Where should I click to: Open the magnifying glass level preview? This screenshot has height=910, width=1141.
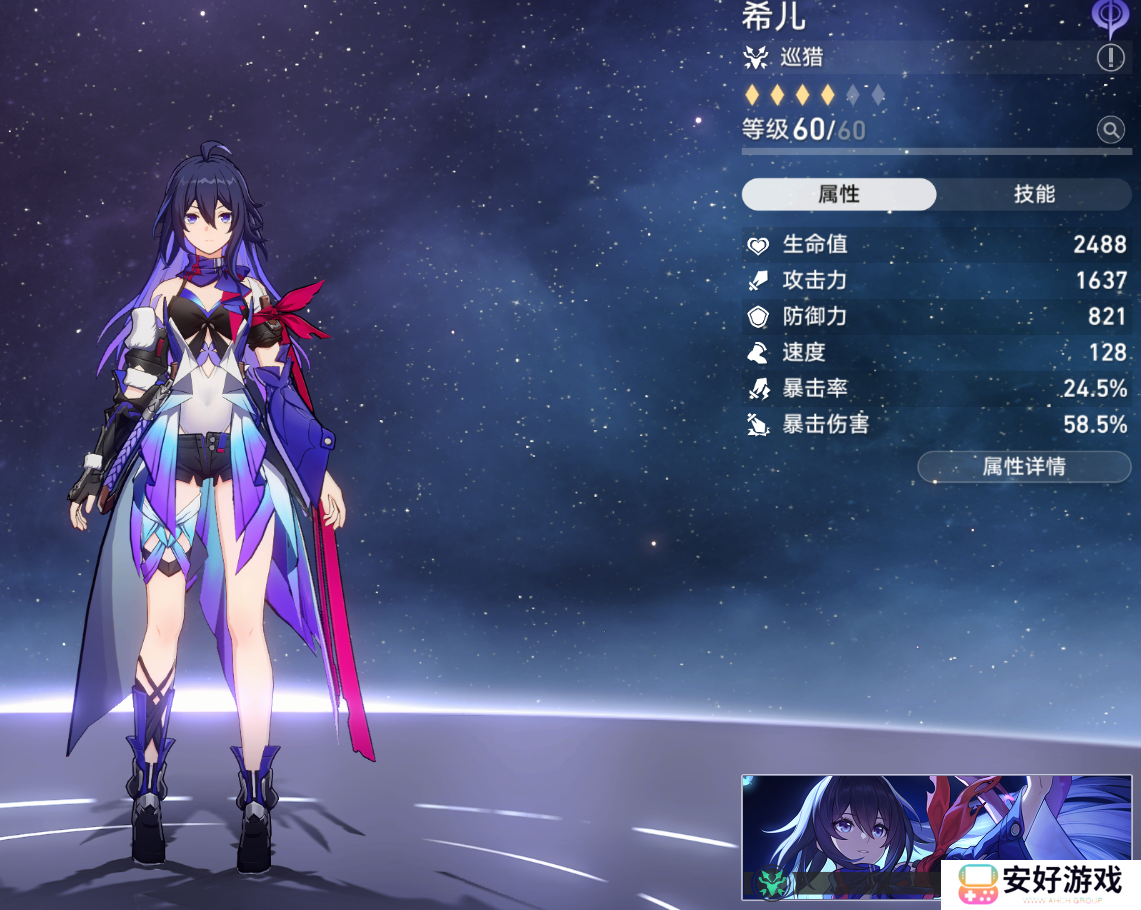coord(1110,129)
